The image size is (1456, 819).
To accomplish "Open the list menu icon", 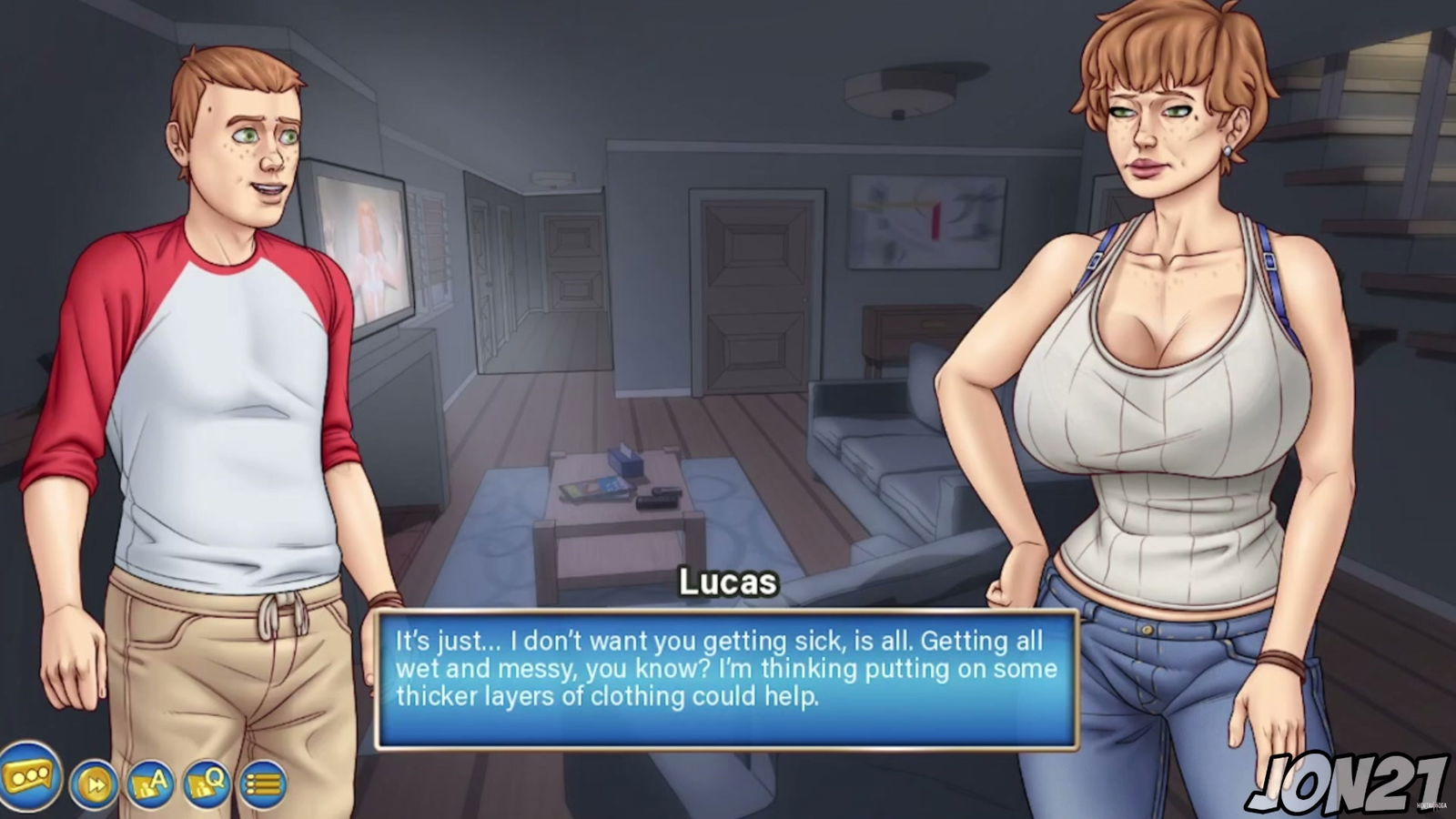I will click(263, 784).
